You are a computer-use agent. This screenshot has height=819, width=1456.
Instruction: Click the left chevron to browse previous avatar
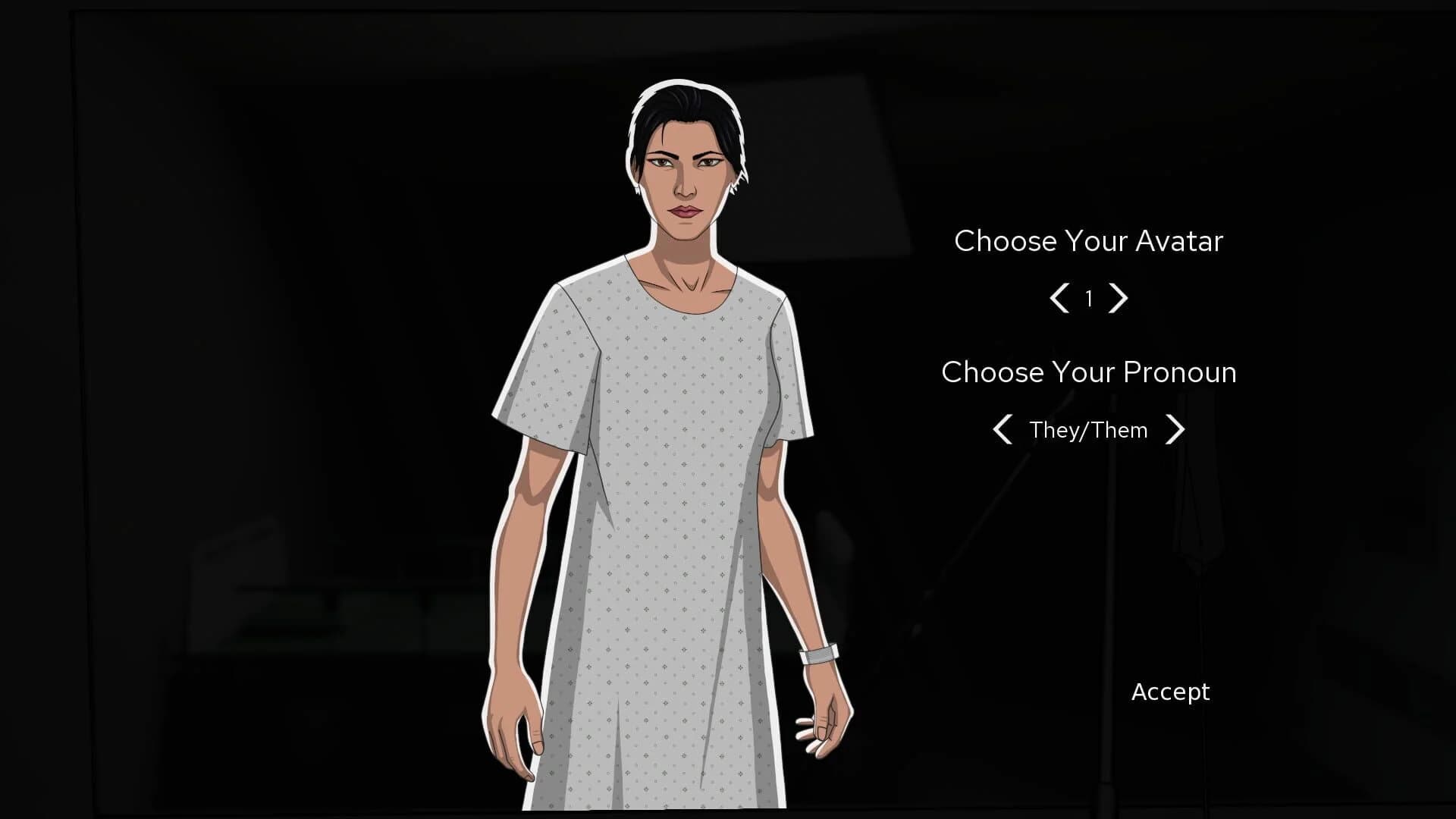(x=1059, y=299)
